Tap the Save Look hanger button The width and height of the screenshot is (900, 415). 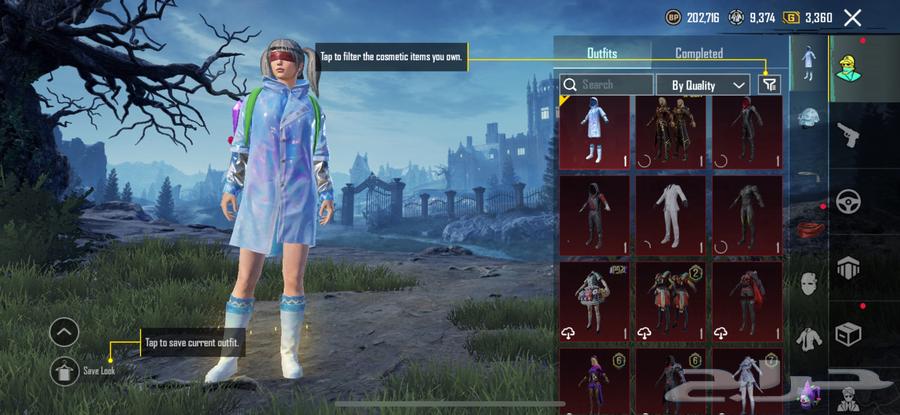tap(64, 371)
